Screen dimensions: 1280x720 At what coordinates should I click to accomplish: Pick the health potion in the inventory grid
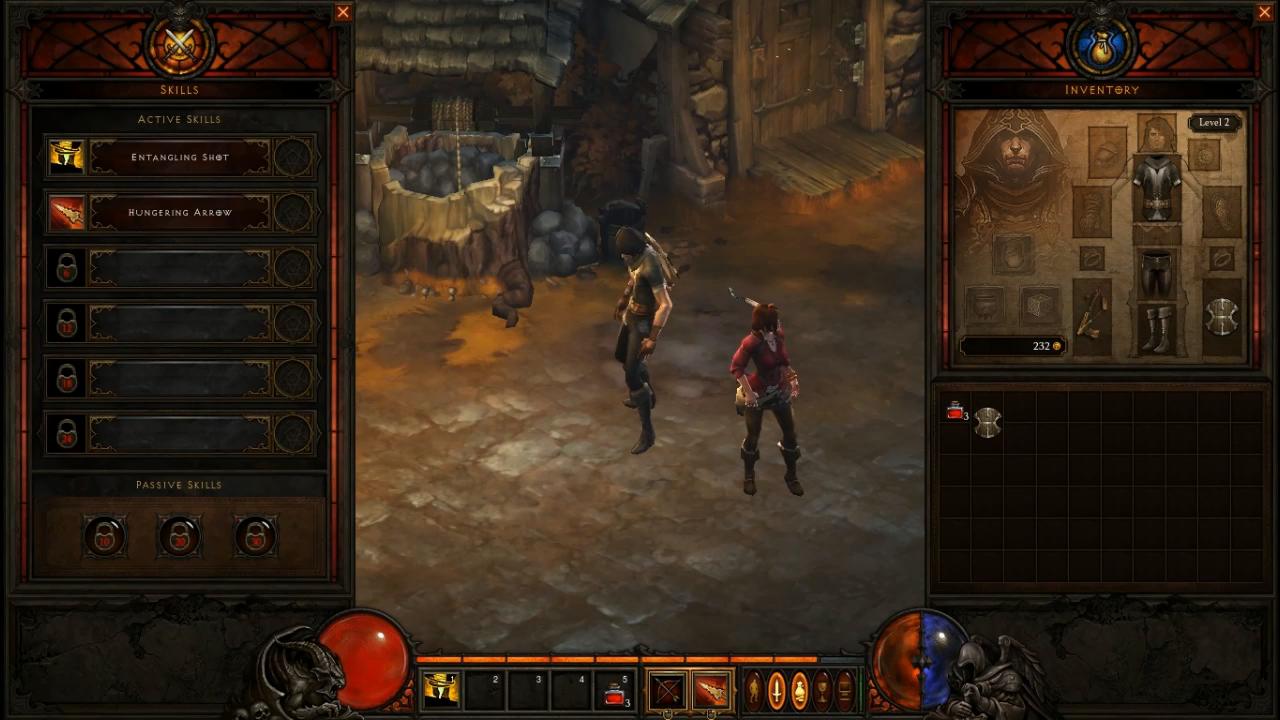click(x=955, y=411)
